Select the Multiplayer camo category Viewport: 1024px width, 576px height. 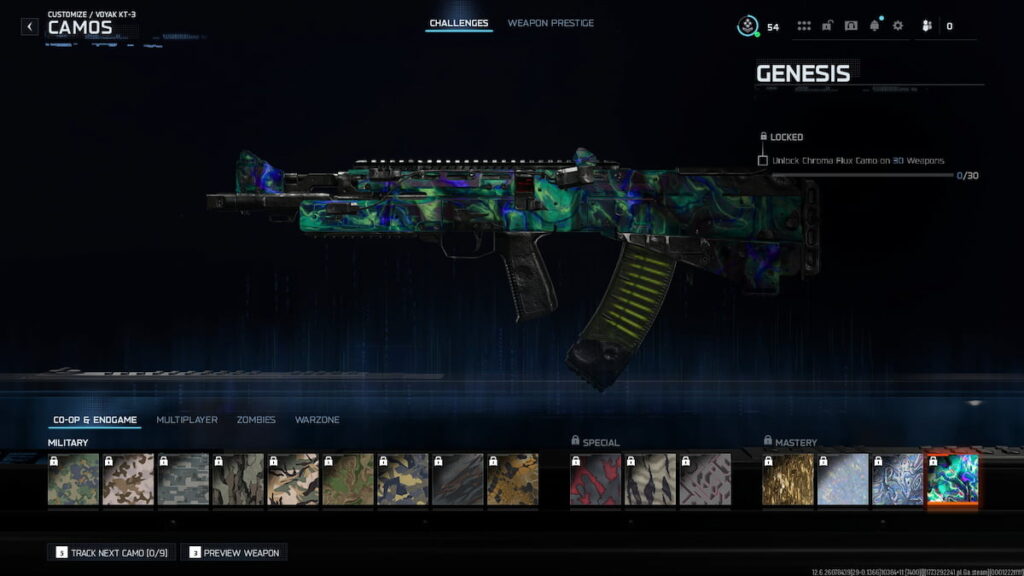(x=187, y=420)
